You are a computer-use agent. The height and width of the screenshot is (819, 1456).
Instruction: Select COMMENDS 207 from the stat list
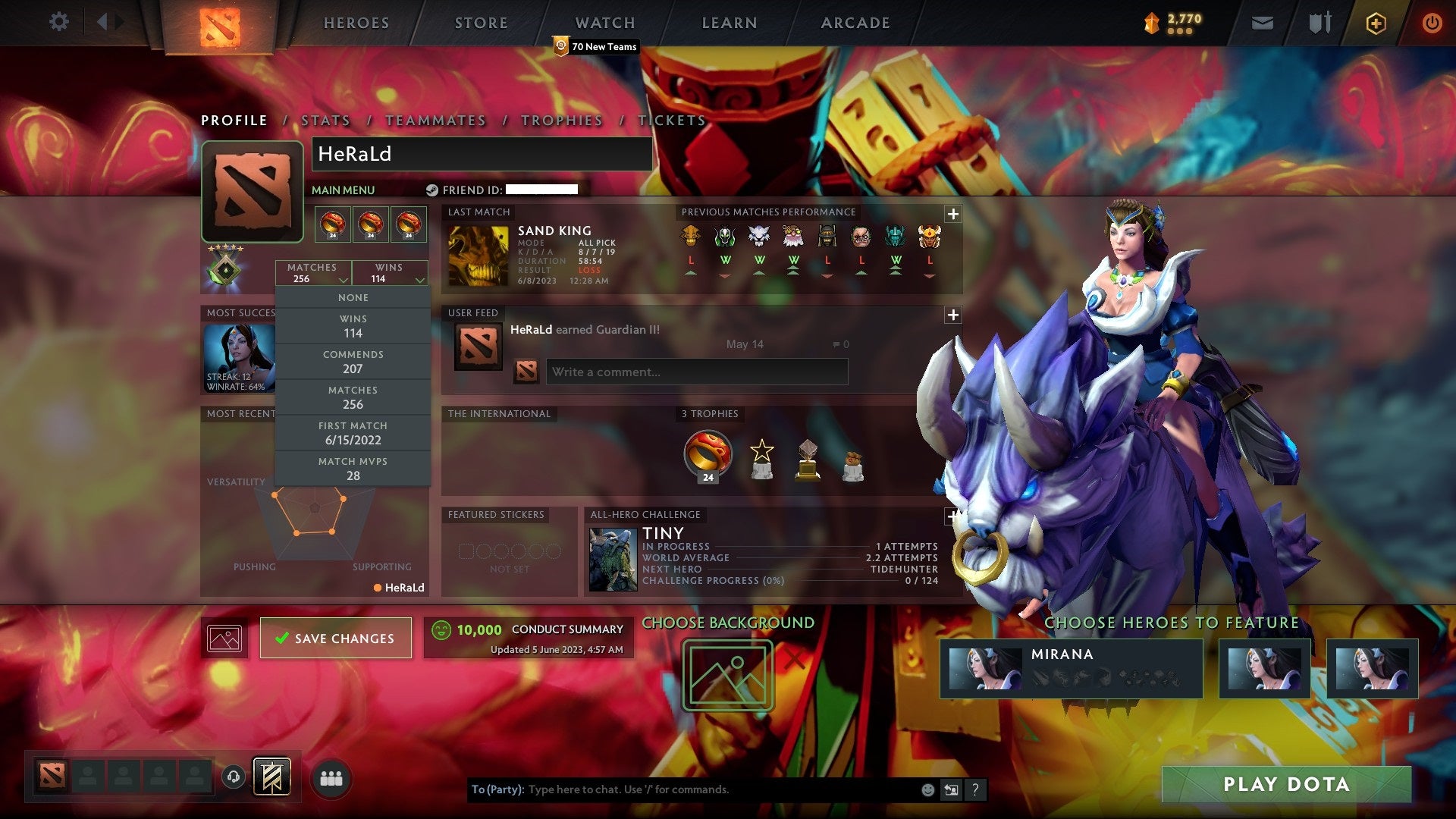pyautogui.click(x=353, y=361)
